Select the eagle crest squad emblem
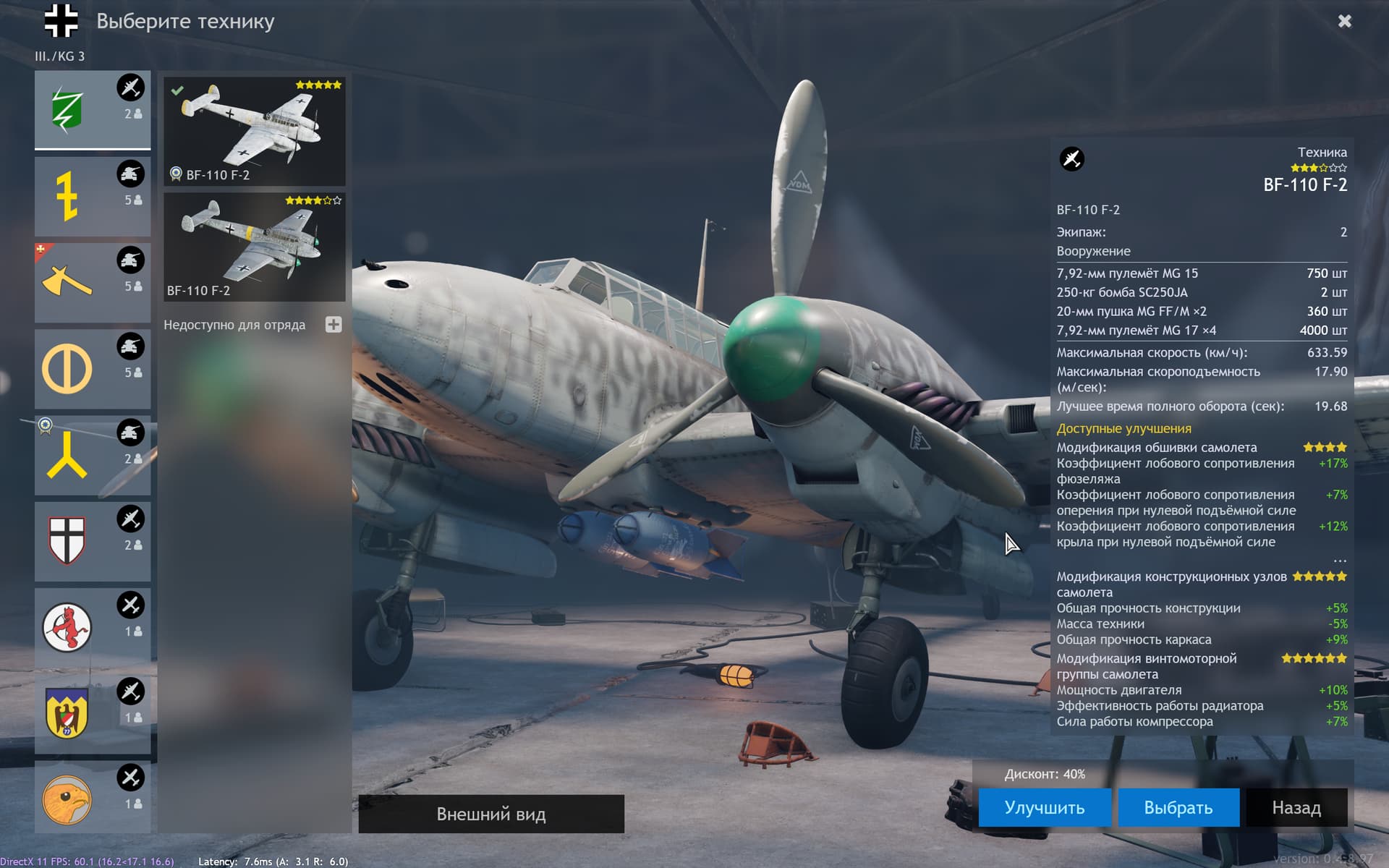 pyautogui.click(x=67, y=712)
